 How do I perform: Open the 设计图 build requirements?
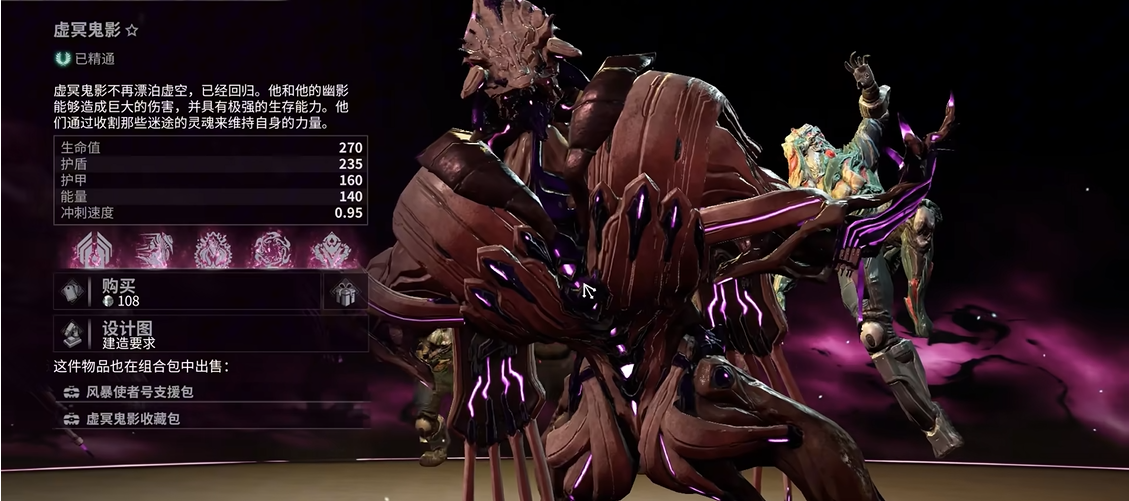(210, 334)
